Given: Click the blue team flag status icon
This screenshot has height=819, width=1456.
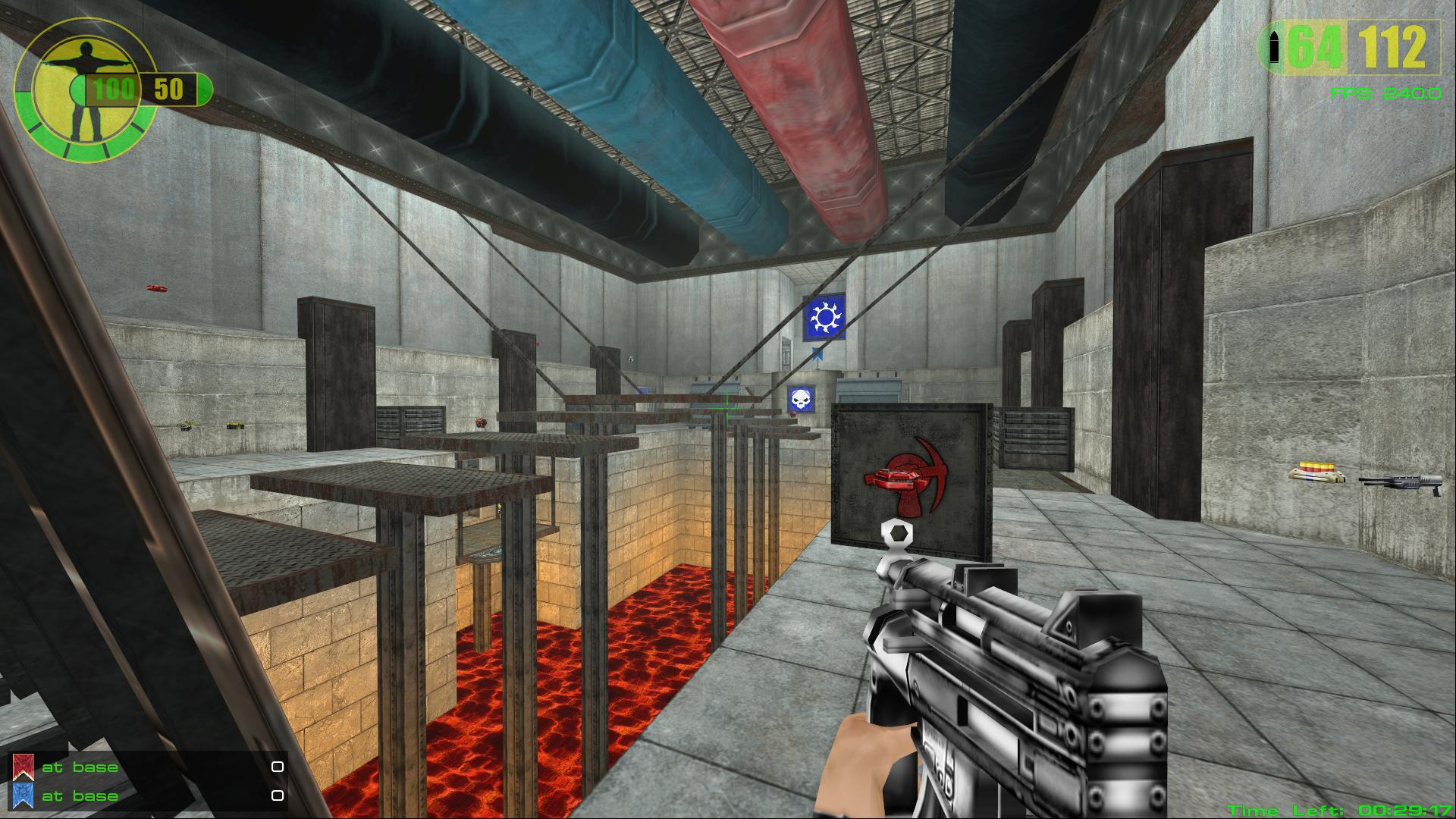Looking at the screenshot, I should pyautogui.click(x=24, y=795).
